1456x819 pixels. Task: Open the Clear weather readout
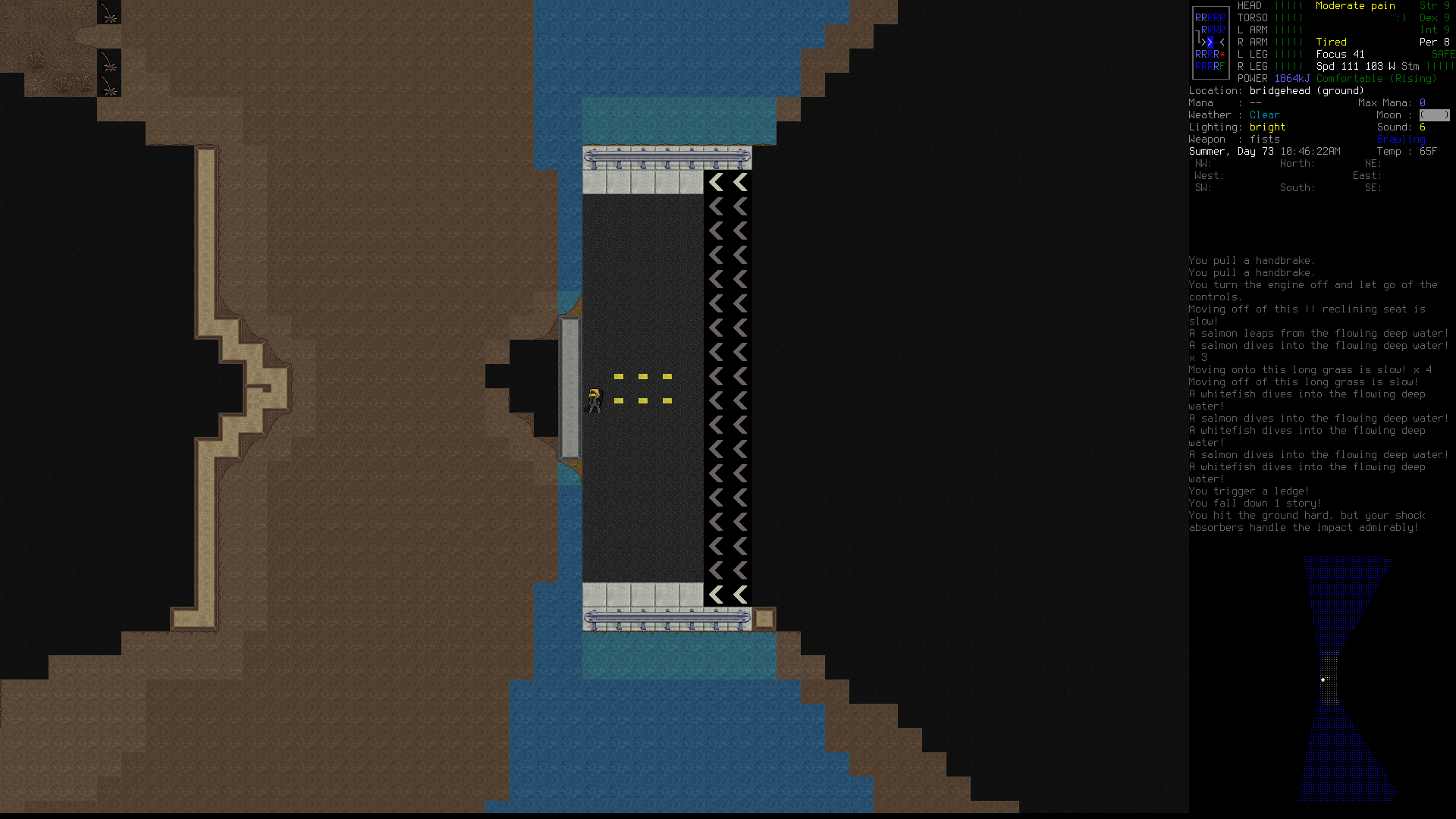(1265, 115)
